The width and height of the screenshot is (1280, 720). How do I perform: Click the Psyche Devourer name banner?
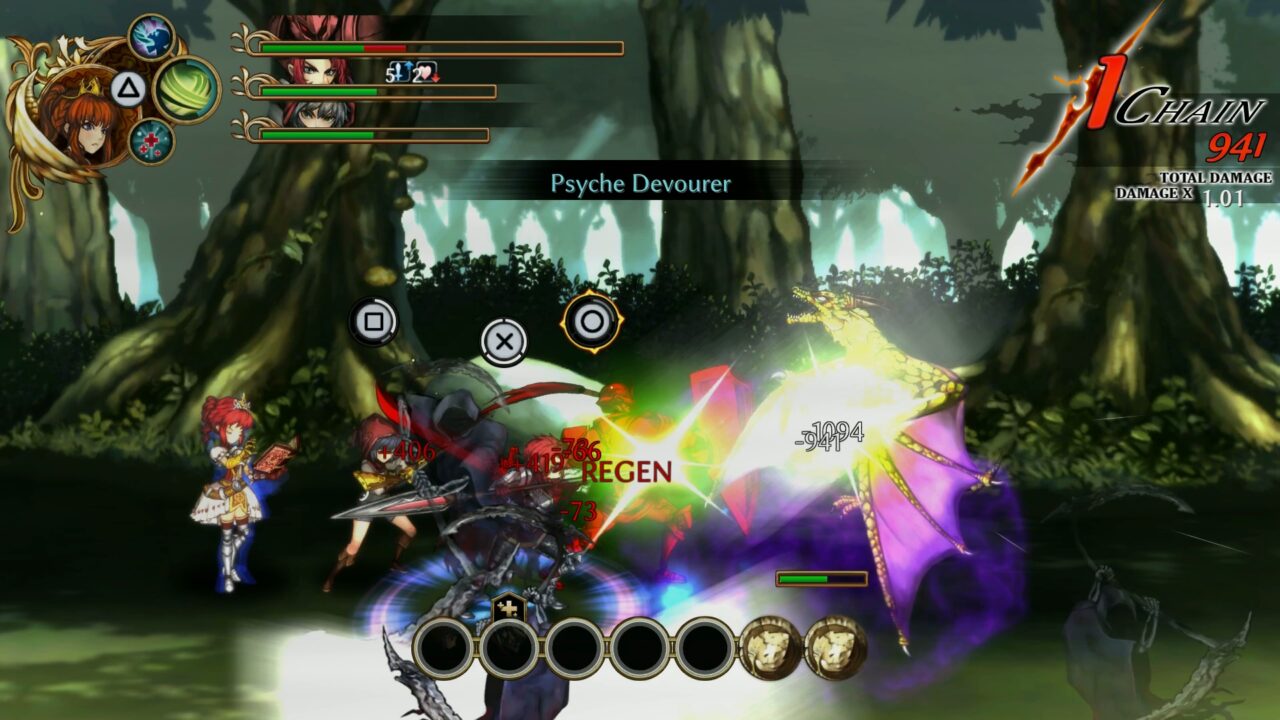click(640, 183)
